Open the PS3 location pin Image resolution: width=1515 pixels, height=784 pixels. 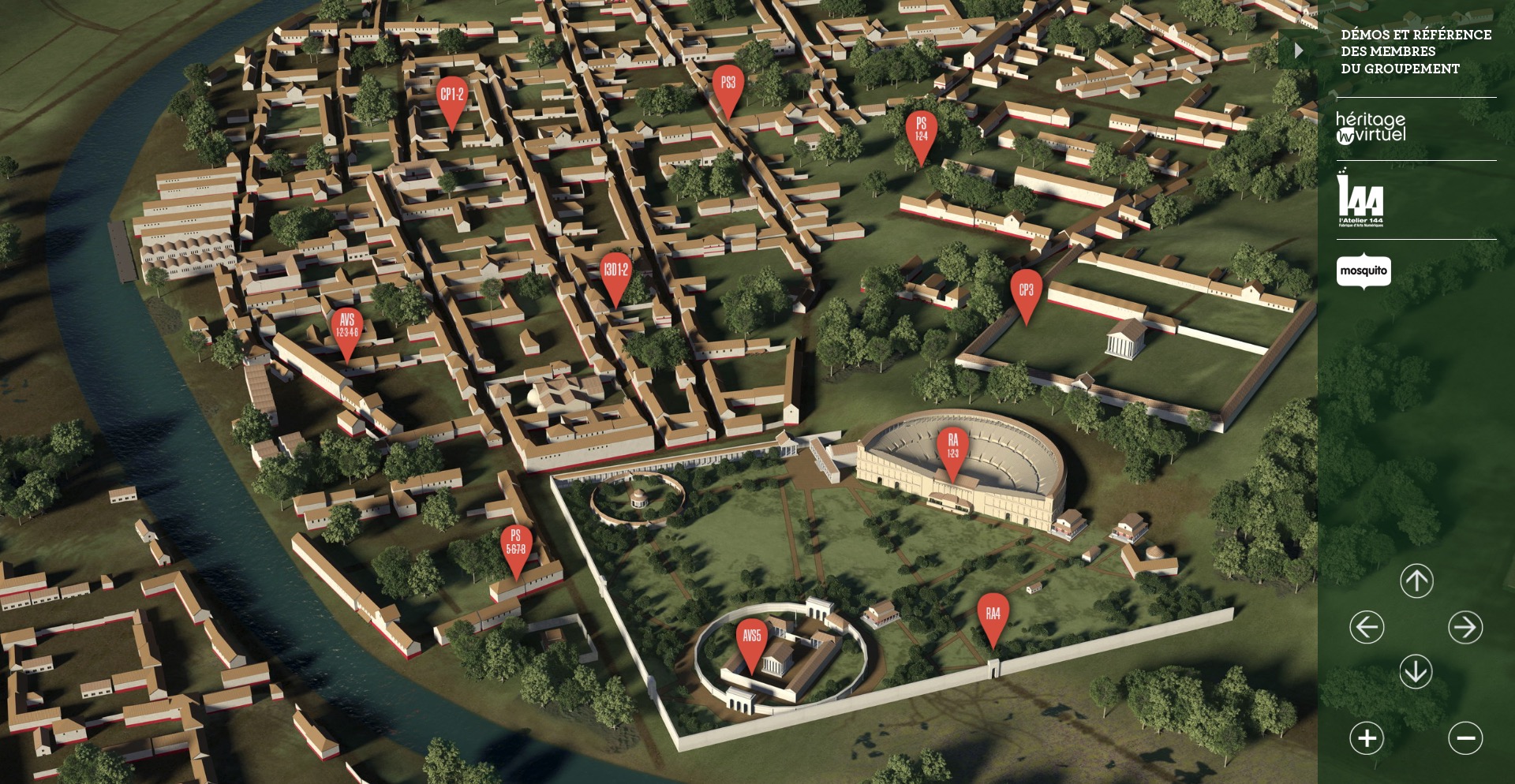727,83
